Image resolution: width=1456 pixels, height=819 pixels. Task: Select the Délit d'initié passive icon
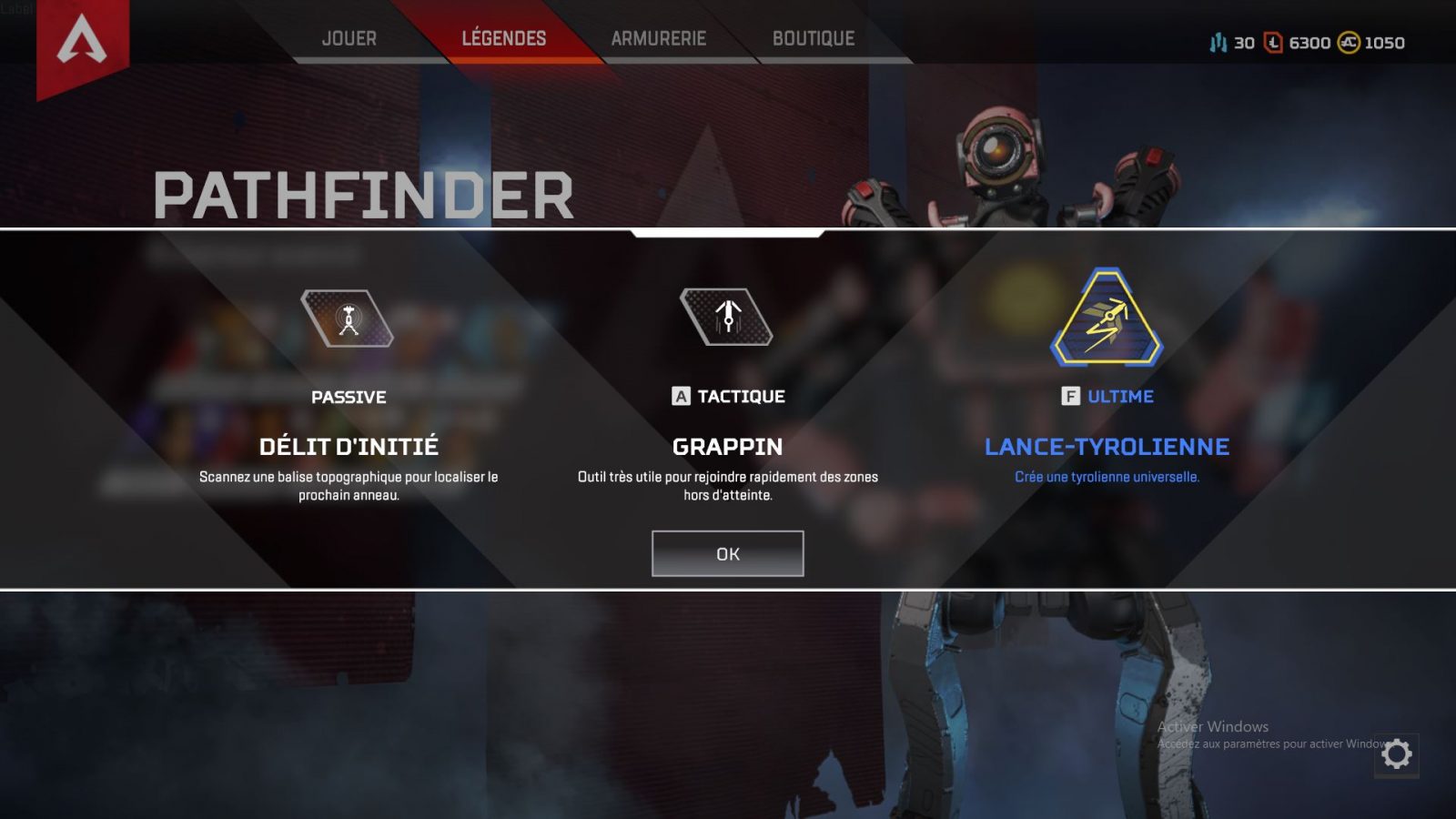click(x=348, y=318)
